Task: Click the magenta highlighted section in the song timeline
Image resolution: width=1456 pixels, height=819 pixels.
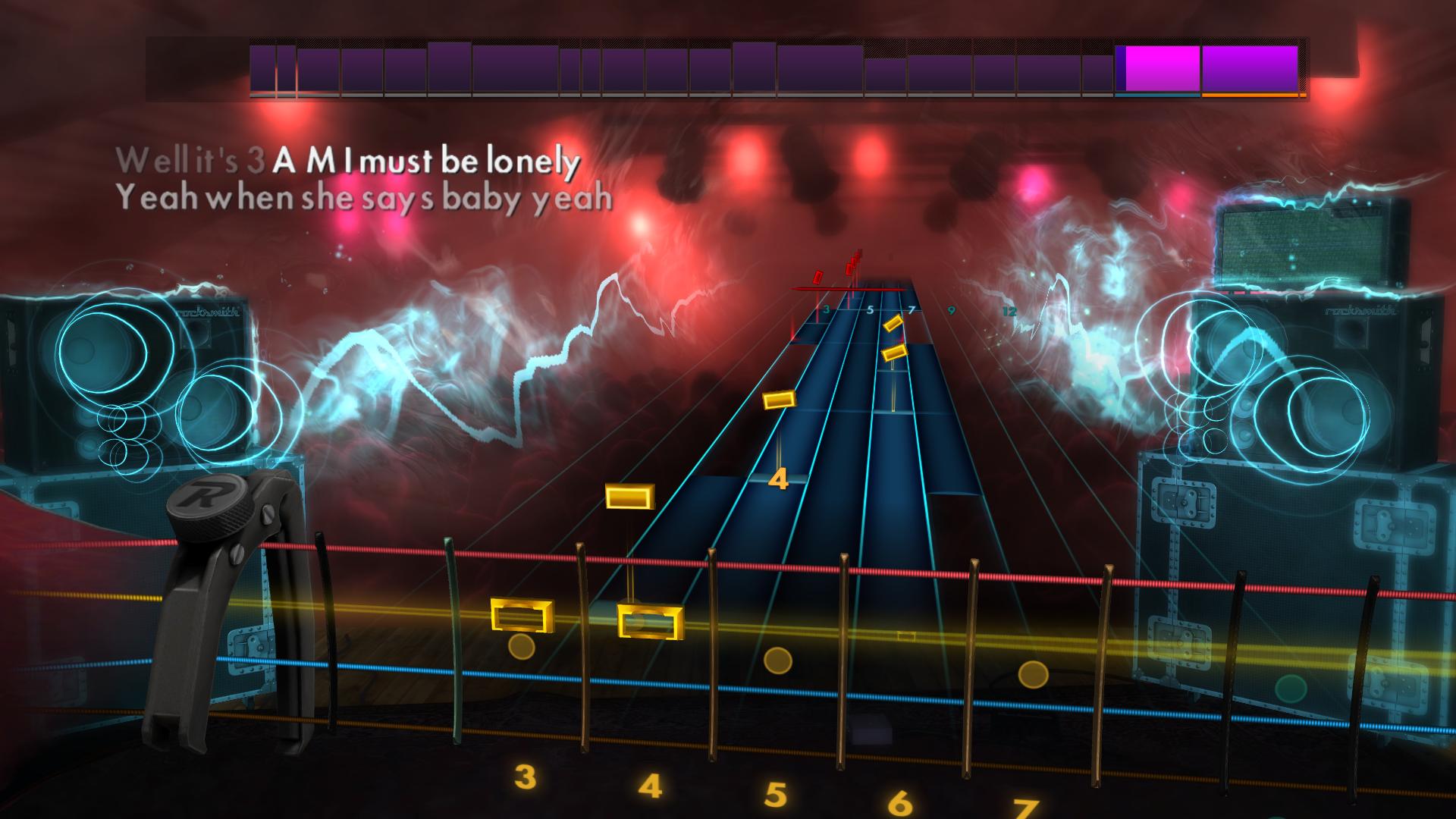Action: click(x=1158, y=68)
